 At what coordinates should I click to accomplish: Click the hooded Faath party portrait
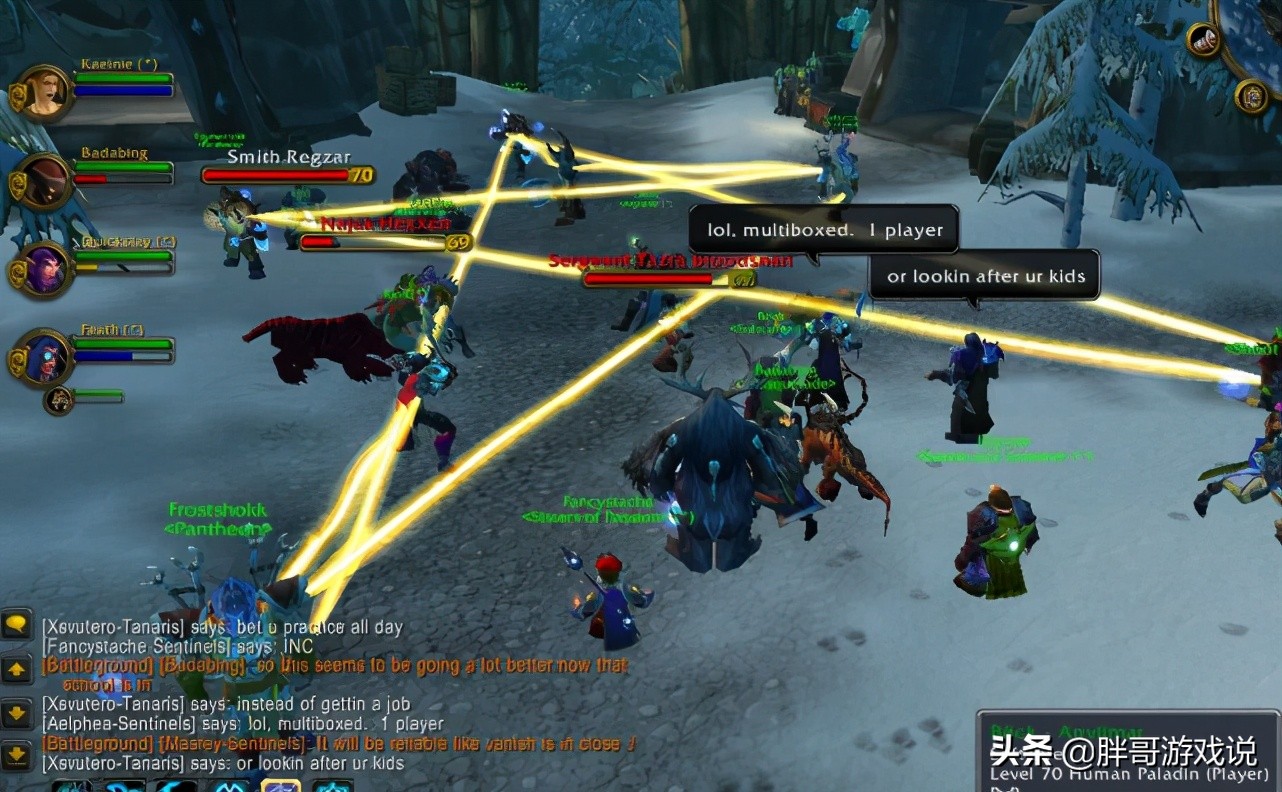click(x=44, y=357)
